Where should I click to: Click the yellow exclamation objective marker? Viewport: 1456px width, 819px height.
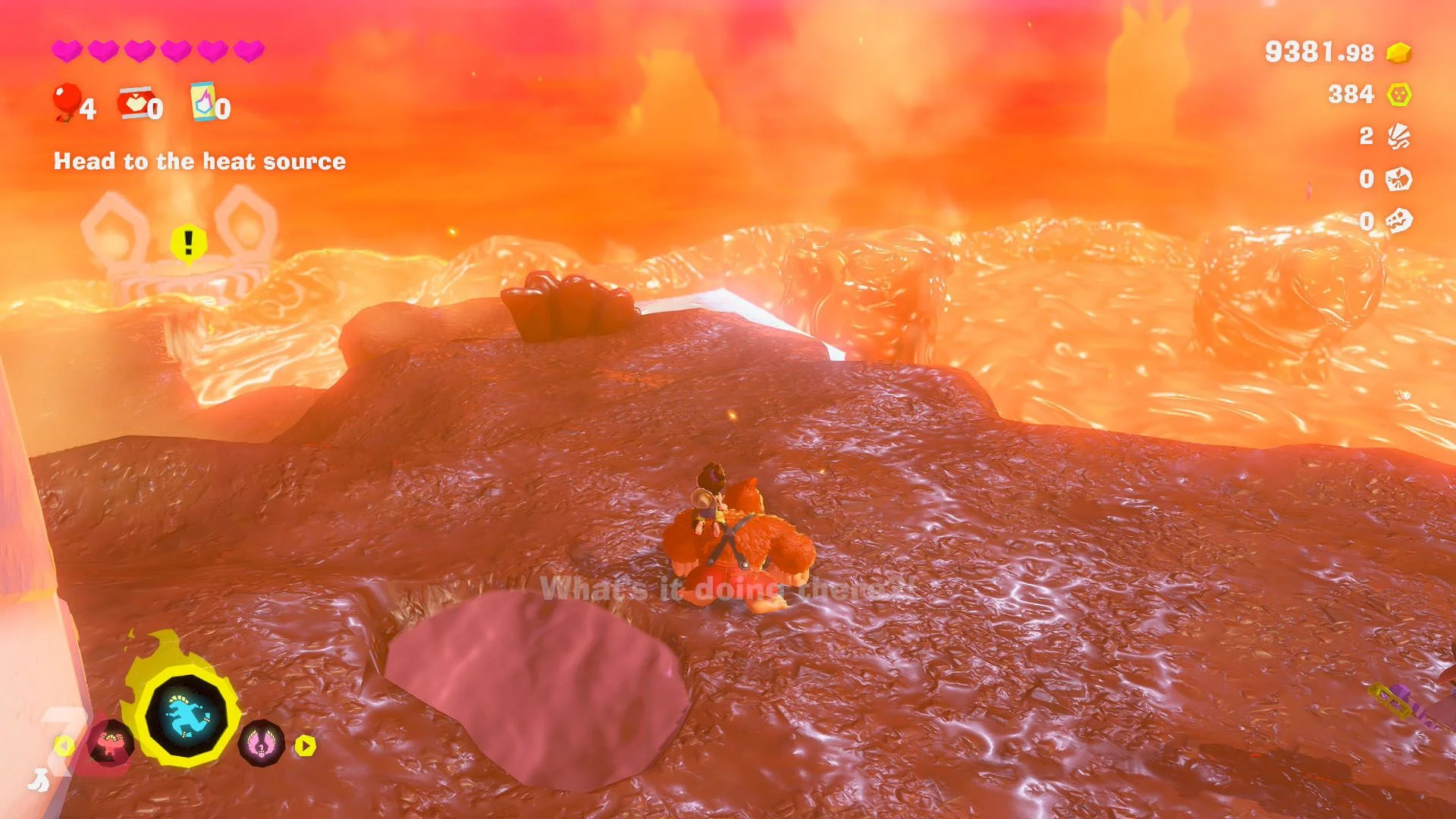tap(188, 243)
